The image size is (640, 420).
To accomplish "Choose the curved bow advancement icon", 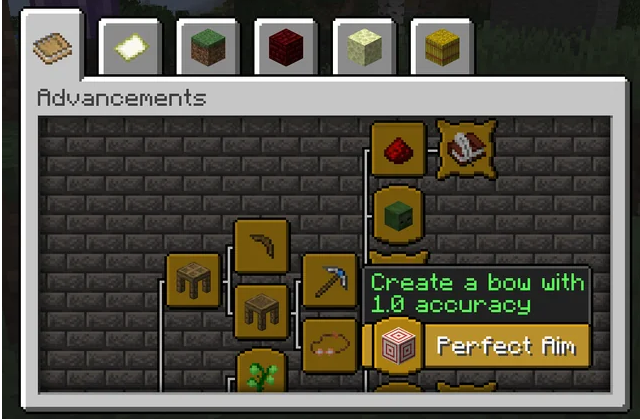I will 262,247.
